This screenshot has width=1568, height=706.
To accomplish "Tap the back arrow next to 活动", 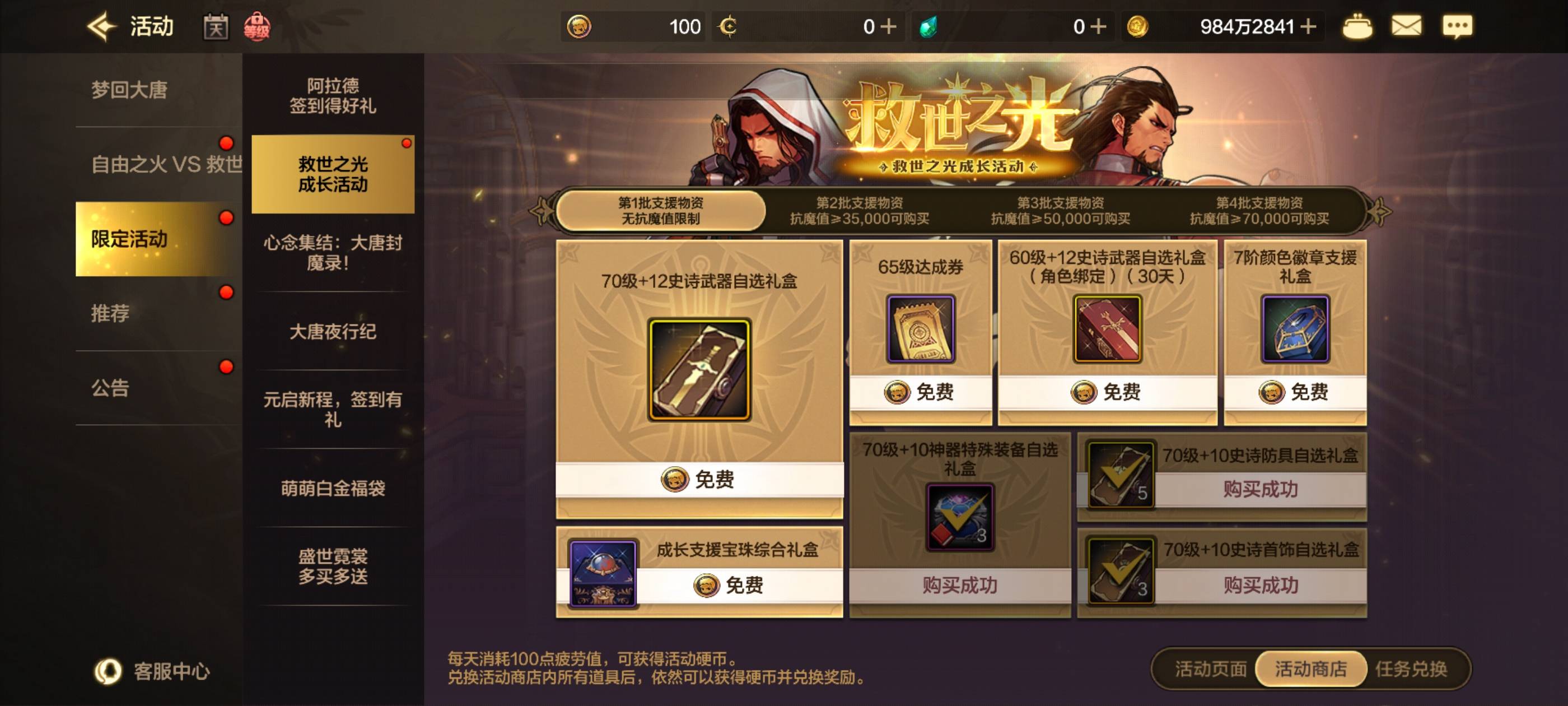I will coord(102,26).
